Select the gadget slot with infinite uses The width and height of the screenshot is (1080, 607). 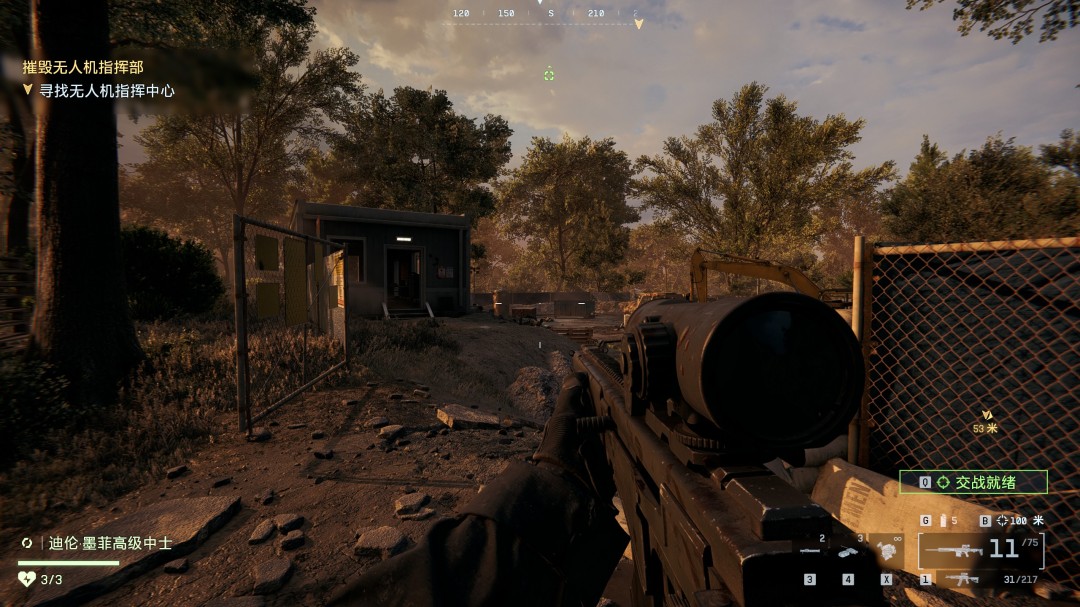click(x=886, y=551)
